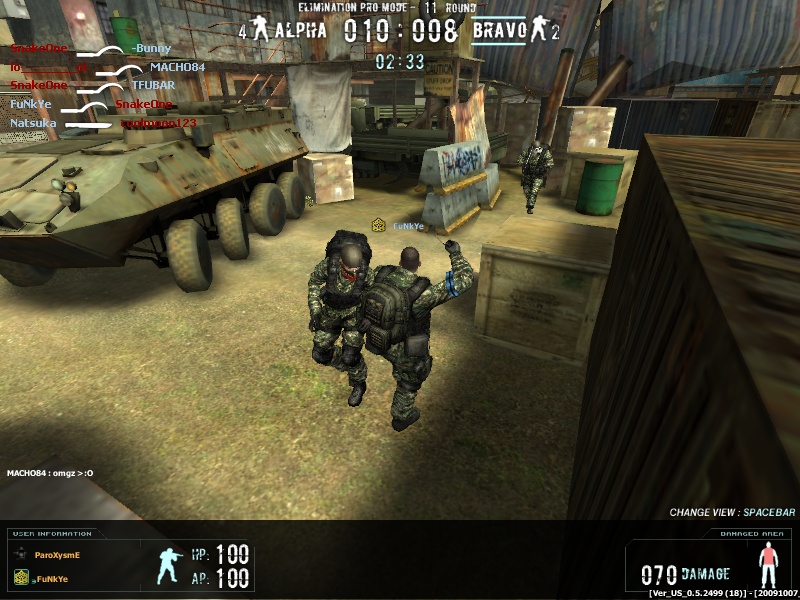The image size is (800, 600).
Task: Click the Bravo team soldier icon in scoreboard
Action: point(539,30)
